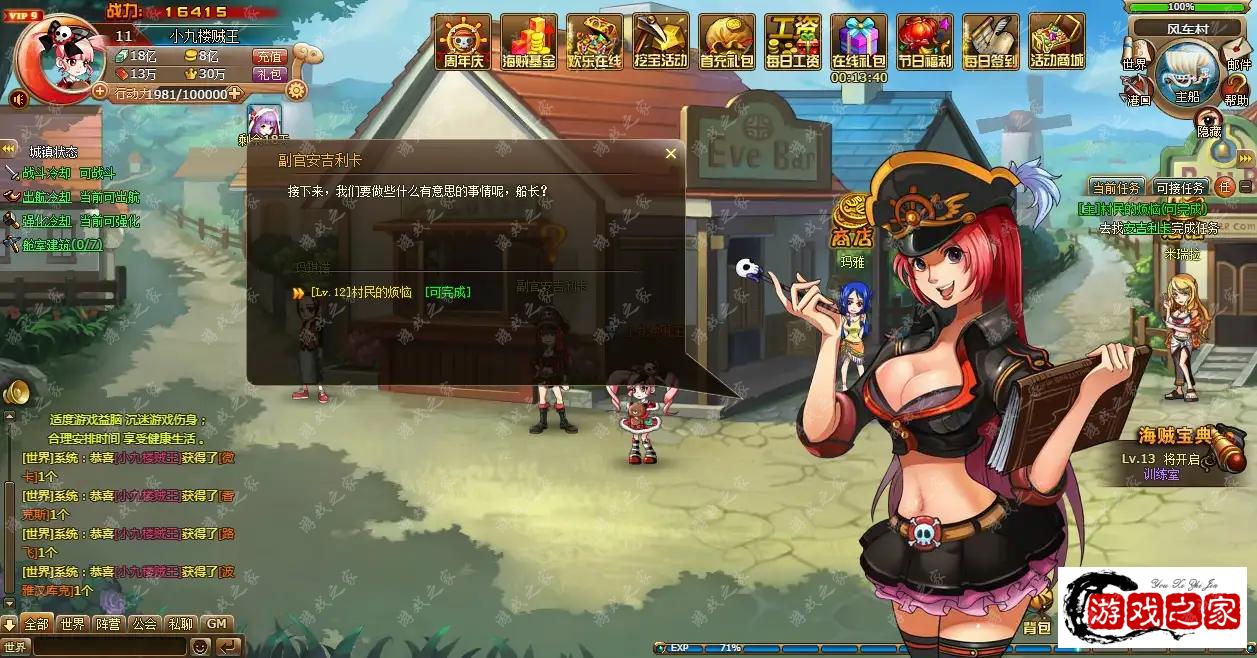Switch to the 可接任务 available quests tab
The height and width of the screenshot is (658, 1257).
point(1180,187)
